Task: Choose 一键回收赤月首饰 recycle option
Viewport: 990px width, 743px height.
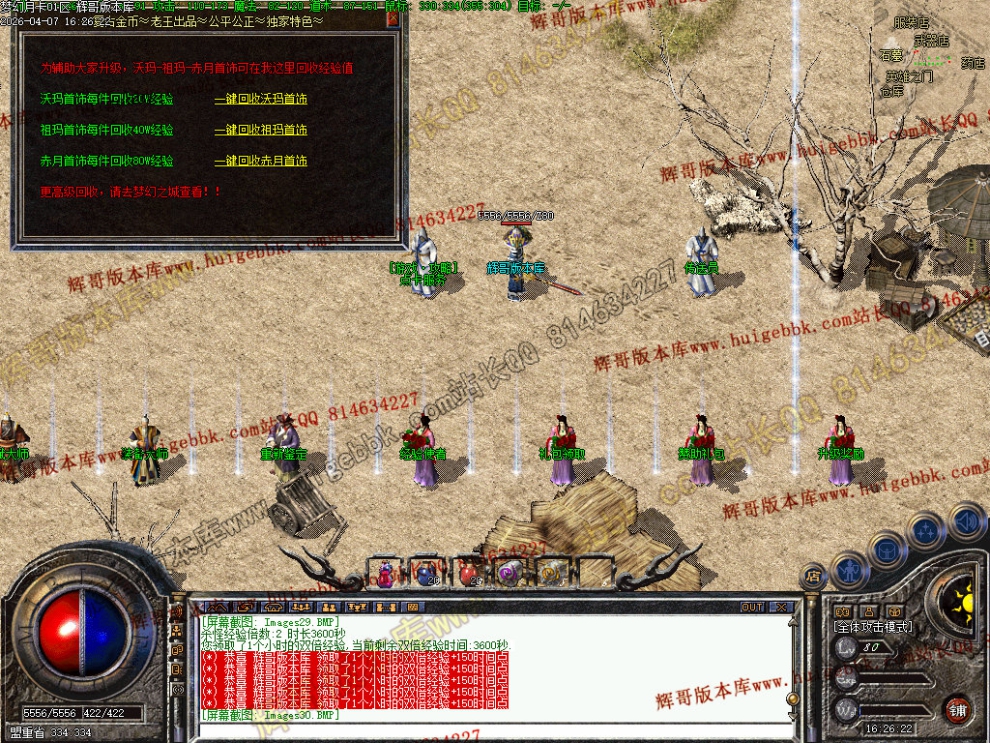Action: point(260,161)
